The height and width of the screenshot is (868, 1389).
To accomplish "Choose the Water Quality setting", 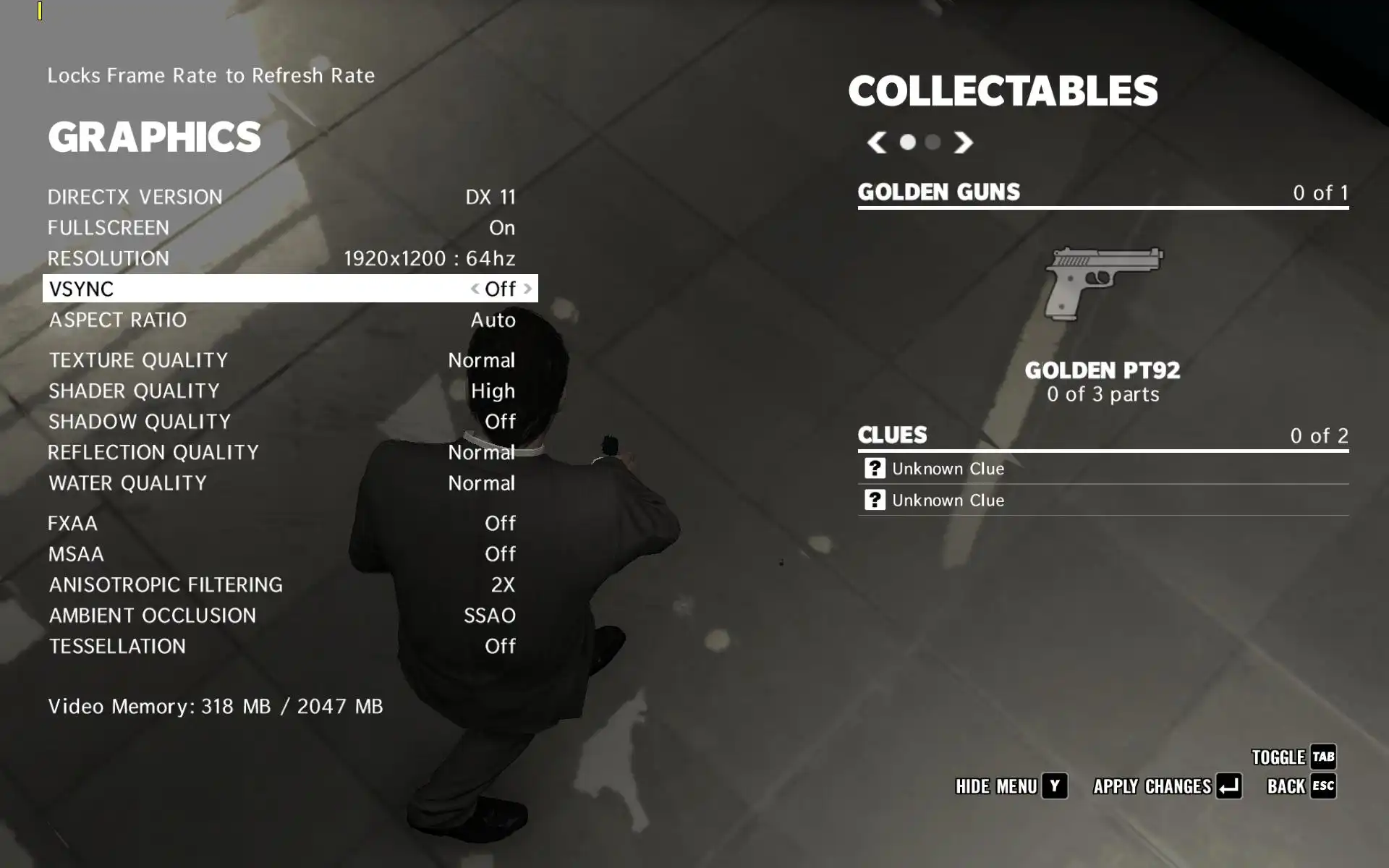I will [x=282, y=483].
